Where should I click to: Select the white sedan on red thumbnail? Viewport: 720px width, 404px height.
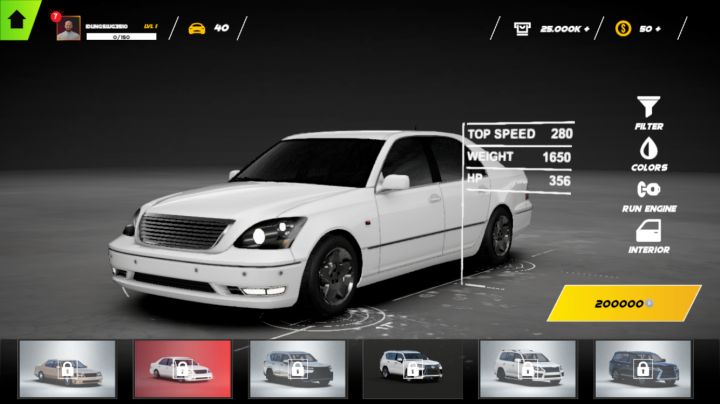point(182,367)
